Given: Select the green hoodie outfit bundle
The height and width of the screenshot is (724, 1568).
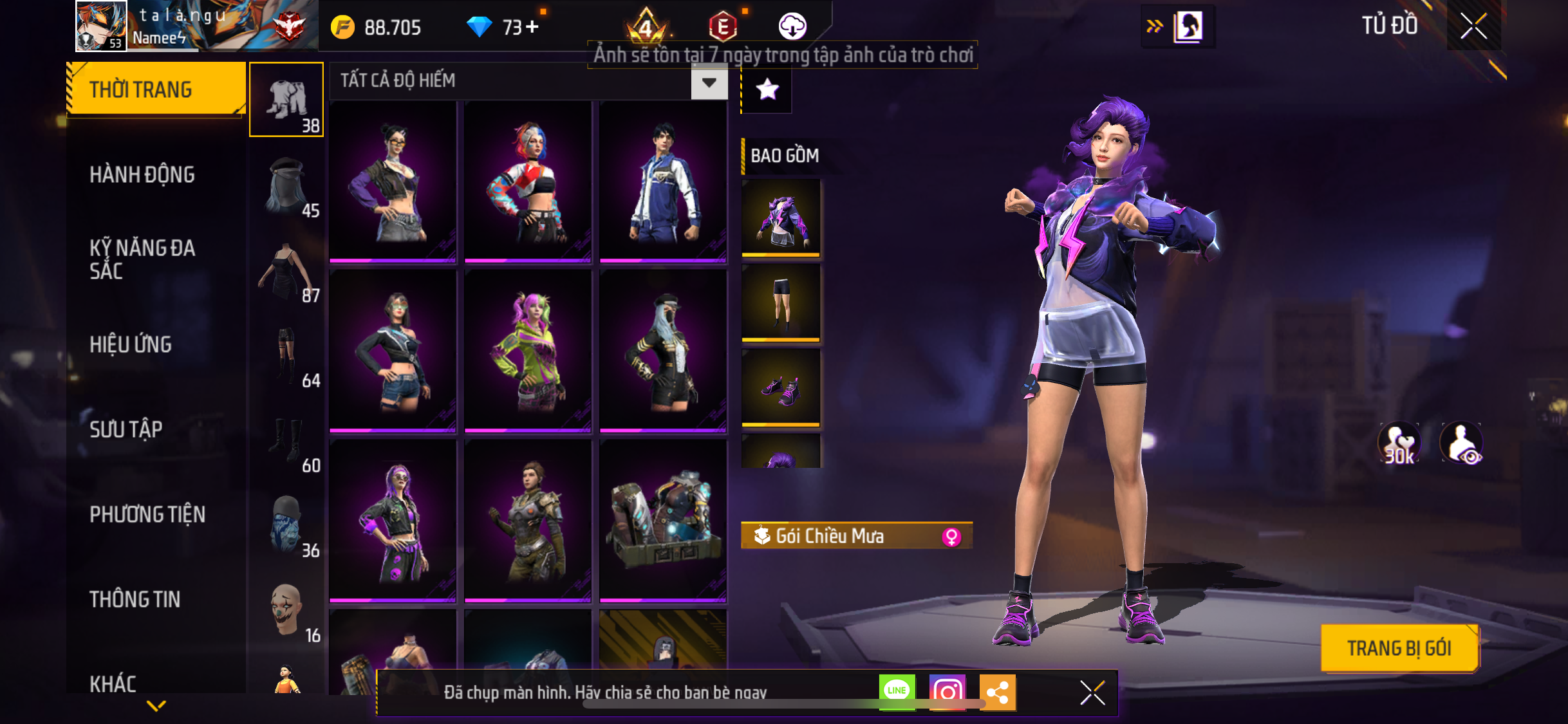Looking at the screenshot, I should click(x=527, y=351).
